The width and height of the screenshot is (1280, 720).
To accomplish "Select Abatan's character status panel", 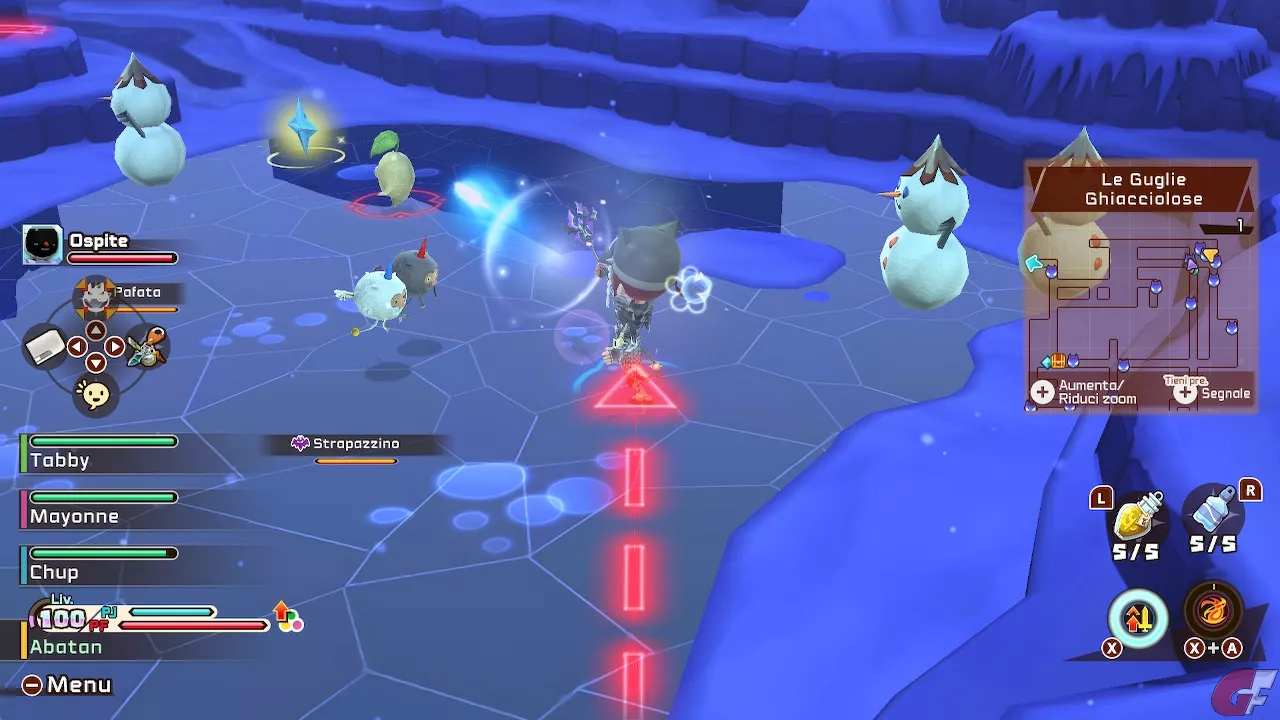I will (x=66, y=646).
